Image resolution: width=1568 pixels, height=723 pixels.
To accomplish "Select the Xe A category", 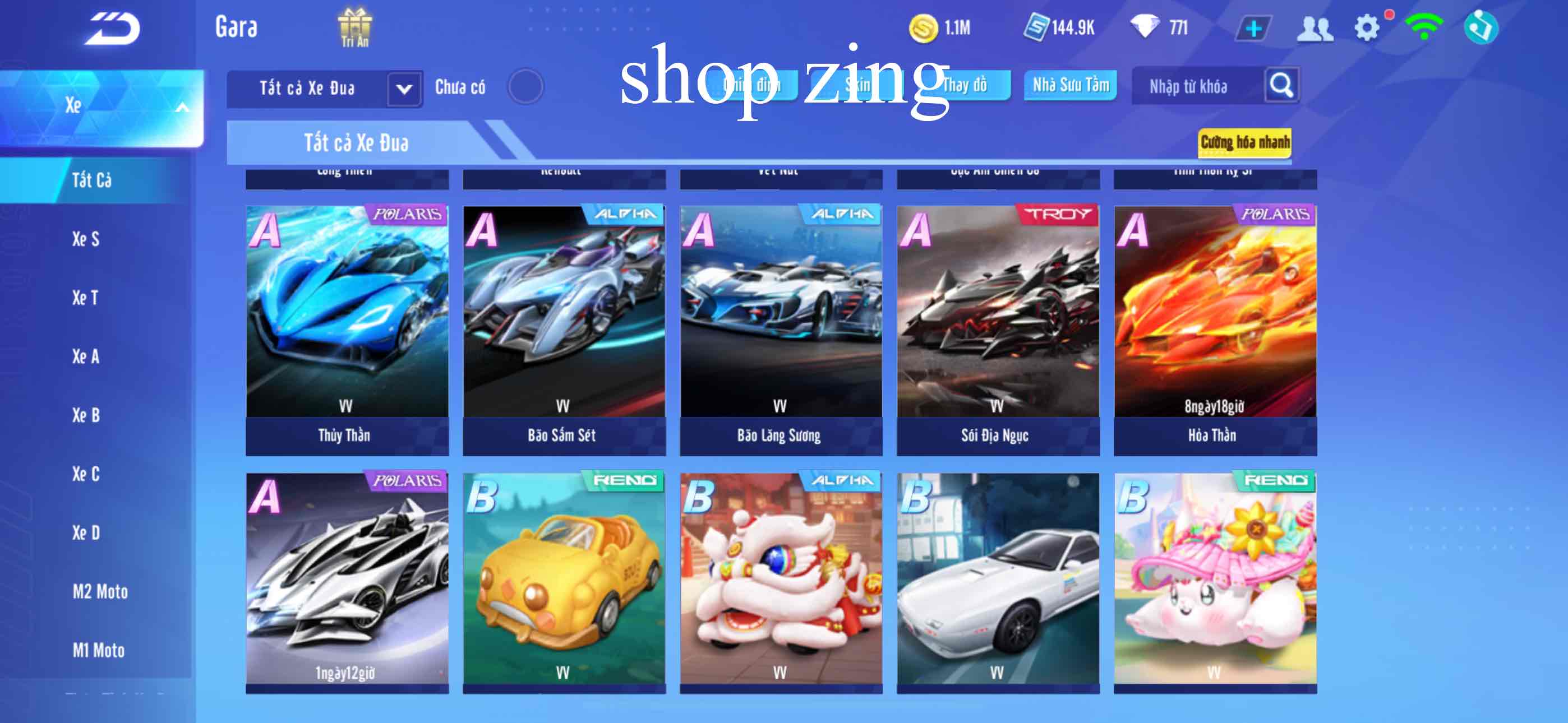I will (86, 356).
